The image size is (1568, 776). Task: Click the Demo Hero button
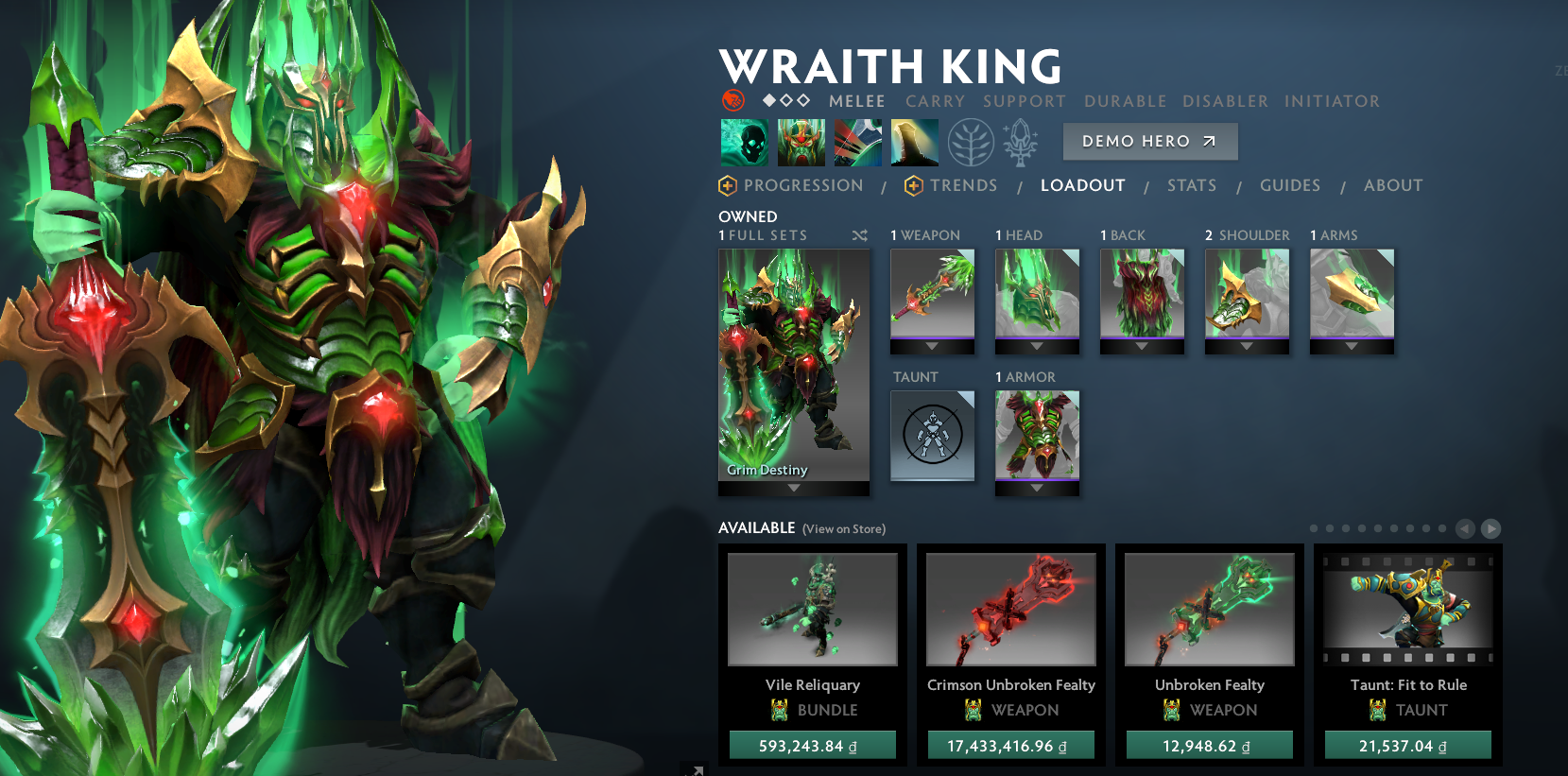pos(1150,142)
